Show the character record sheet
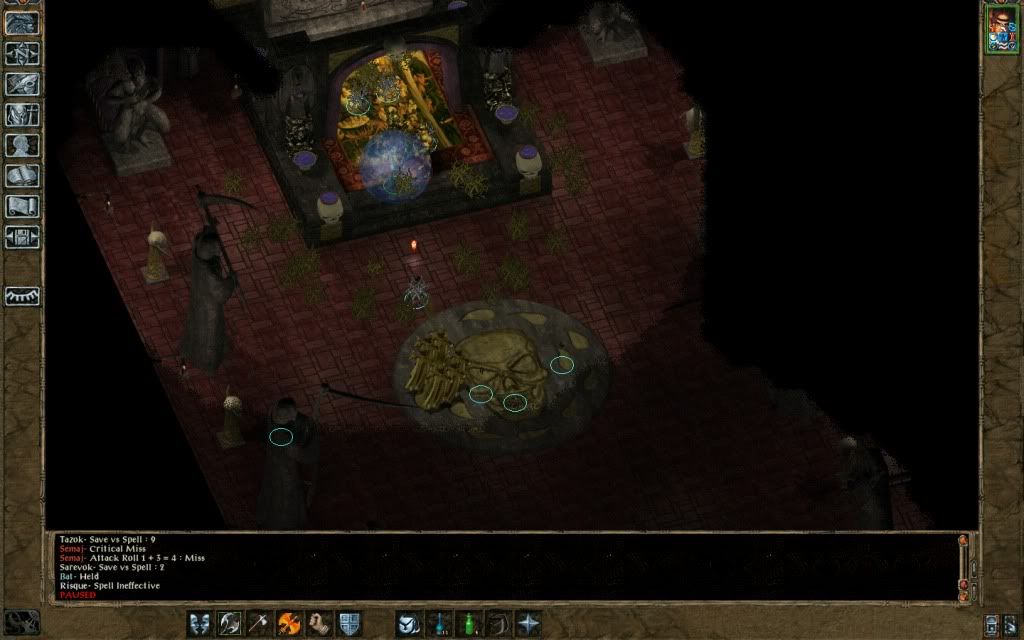The image size is (1024, 640). tap(22, 146)
